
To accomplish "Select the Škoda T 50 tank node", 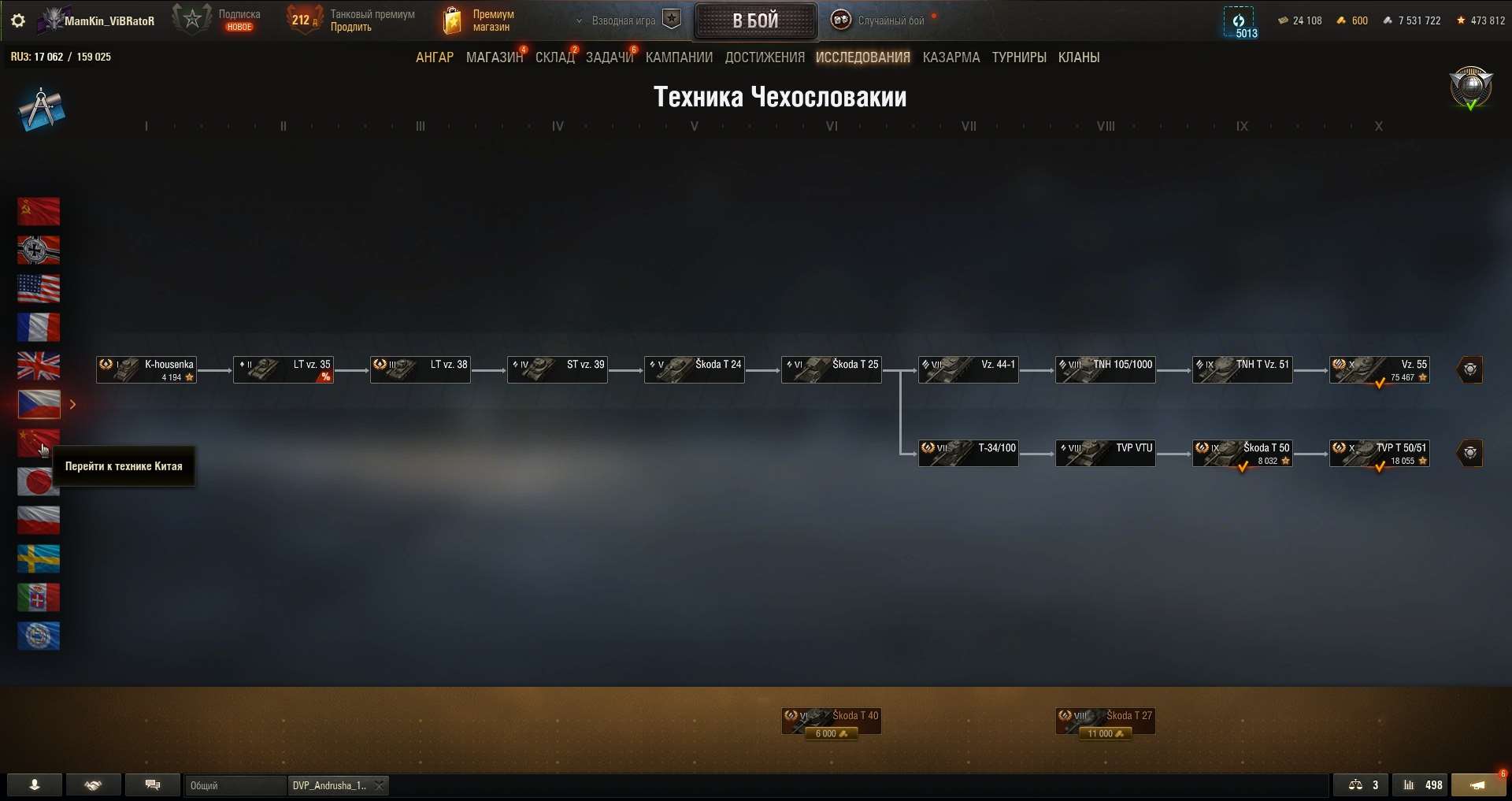I will point(1242,453).
